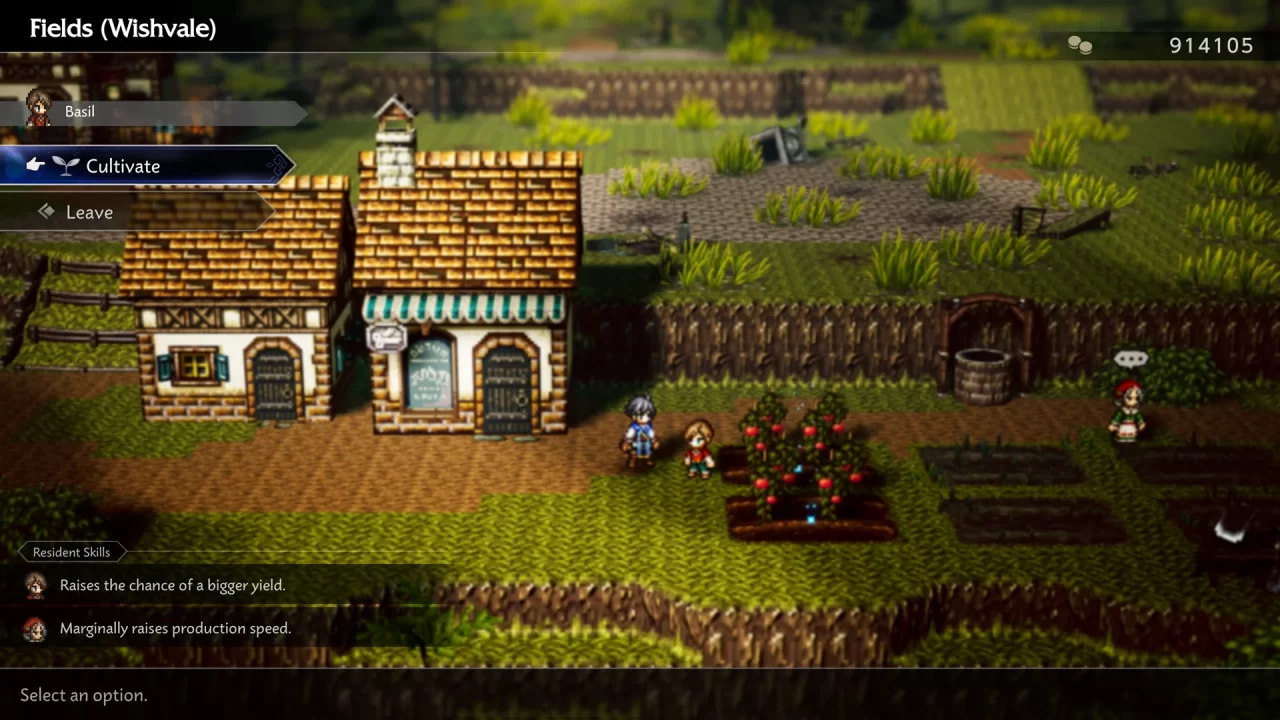Image resolution: width=1280 pixels, height=720 pixels.
Task: Click the coin currency icon near the leaf count
Action: point(1078,44)
